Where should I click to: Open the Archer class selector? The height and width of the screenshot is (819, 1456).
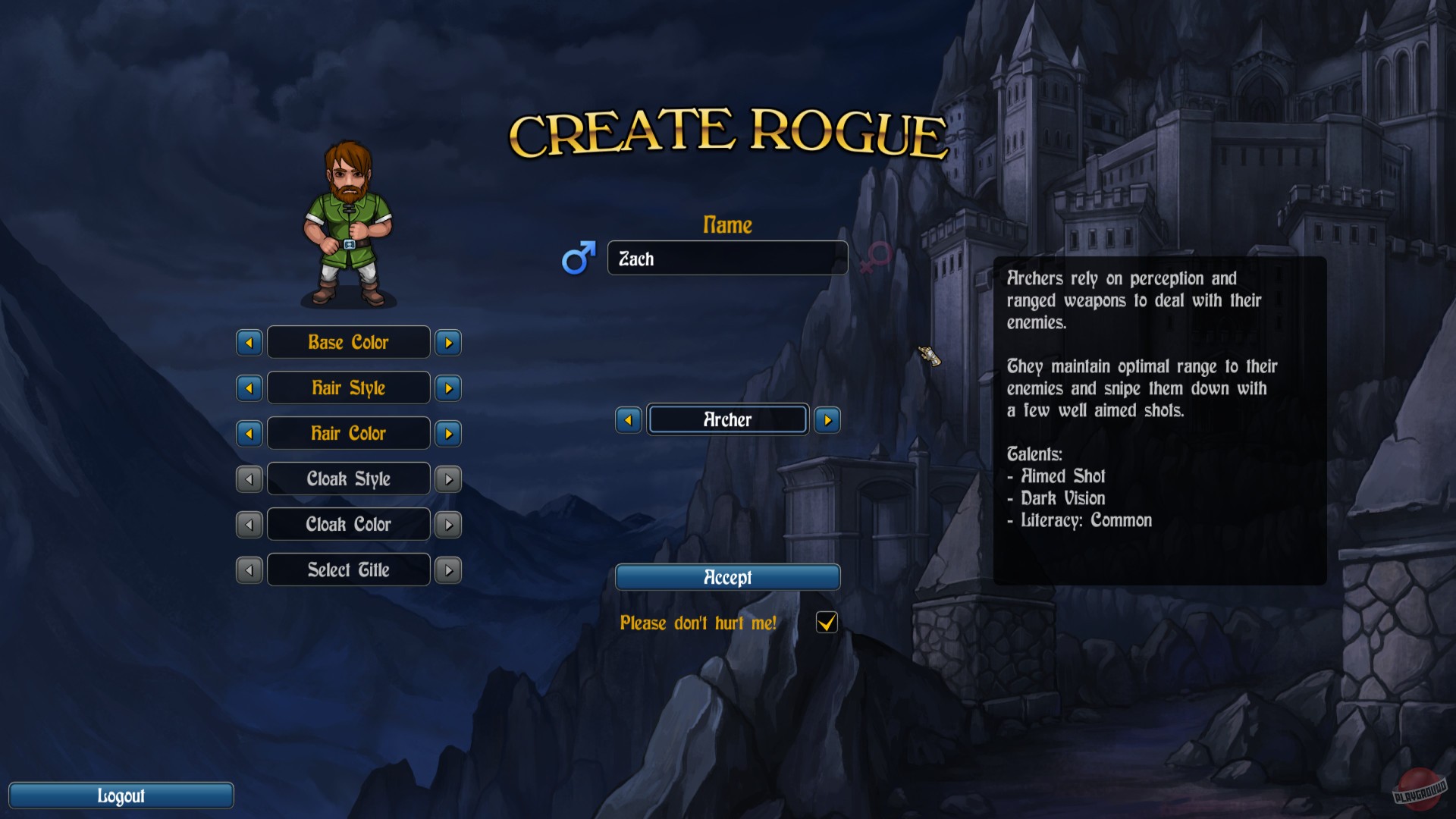click(726, 419)
